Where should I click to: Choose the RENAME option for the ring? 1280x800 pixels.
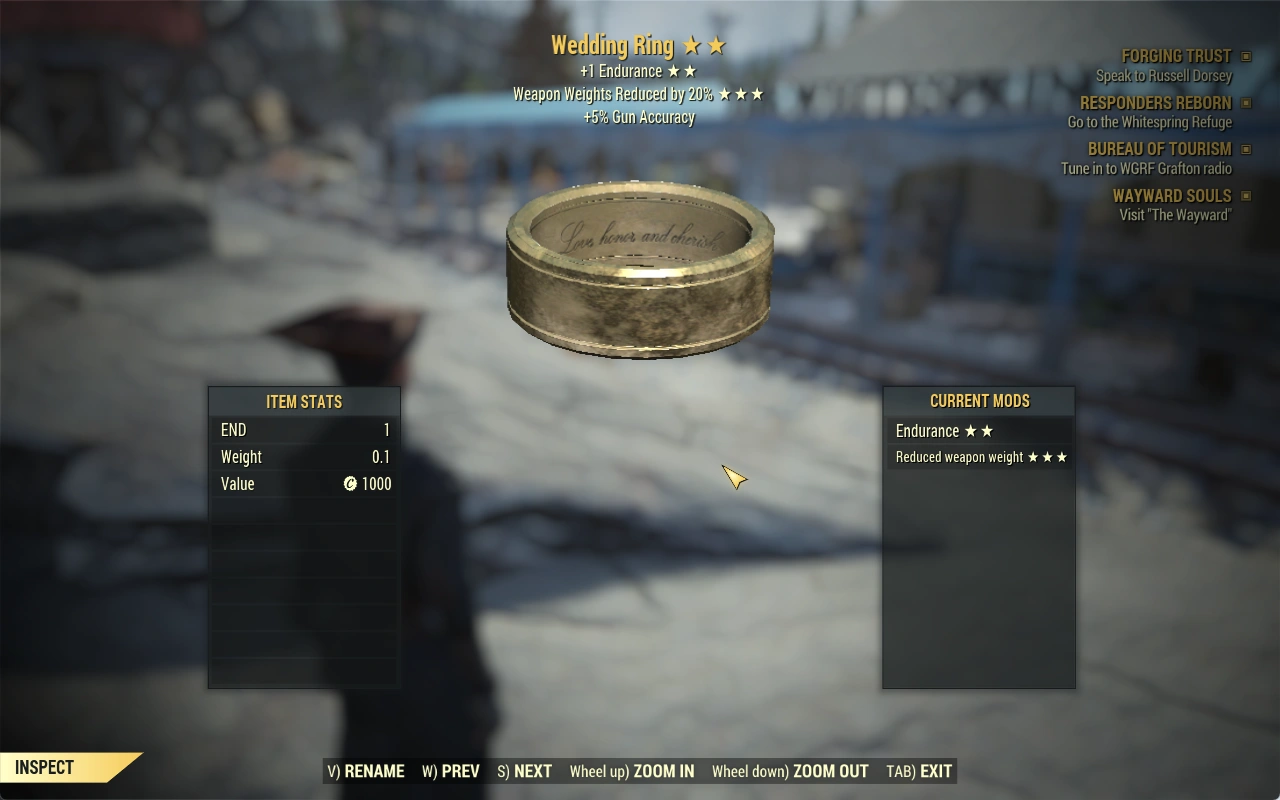tap(366, 771)
